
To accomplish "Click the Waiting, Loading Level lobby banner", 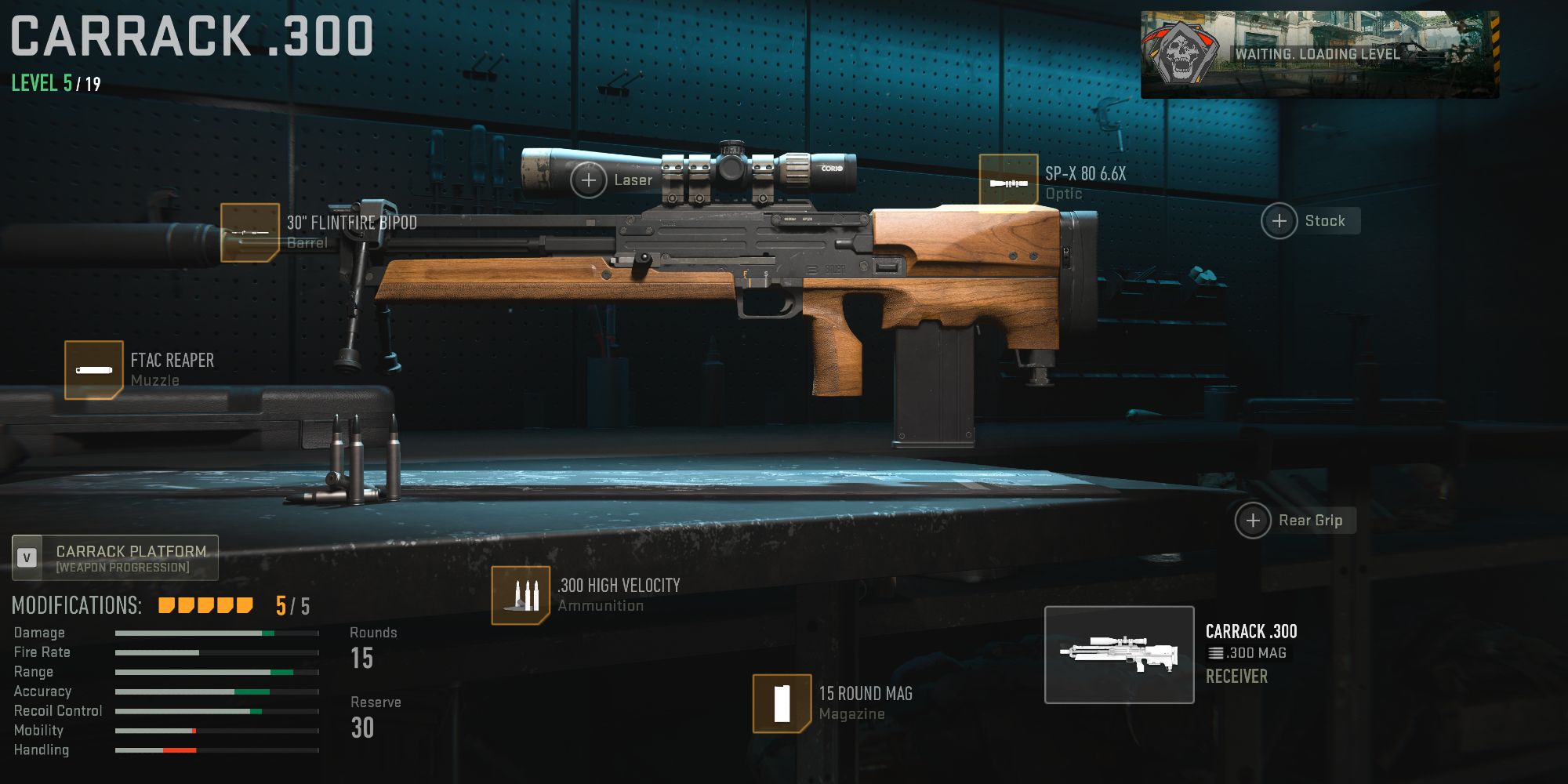I will [1319, 54].
